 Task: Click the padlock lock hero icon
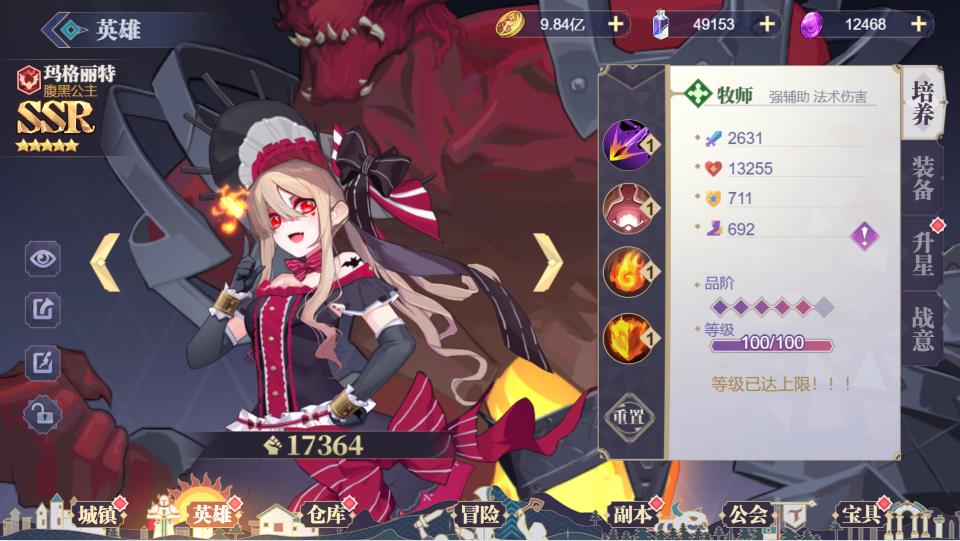(x=43, y=413)
